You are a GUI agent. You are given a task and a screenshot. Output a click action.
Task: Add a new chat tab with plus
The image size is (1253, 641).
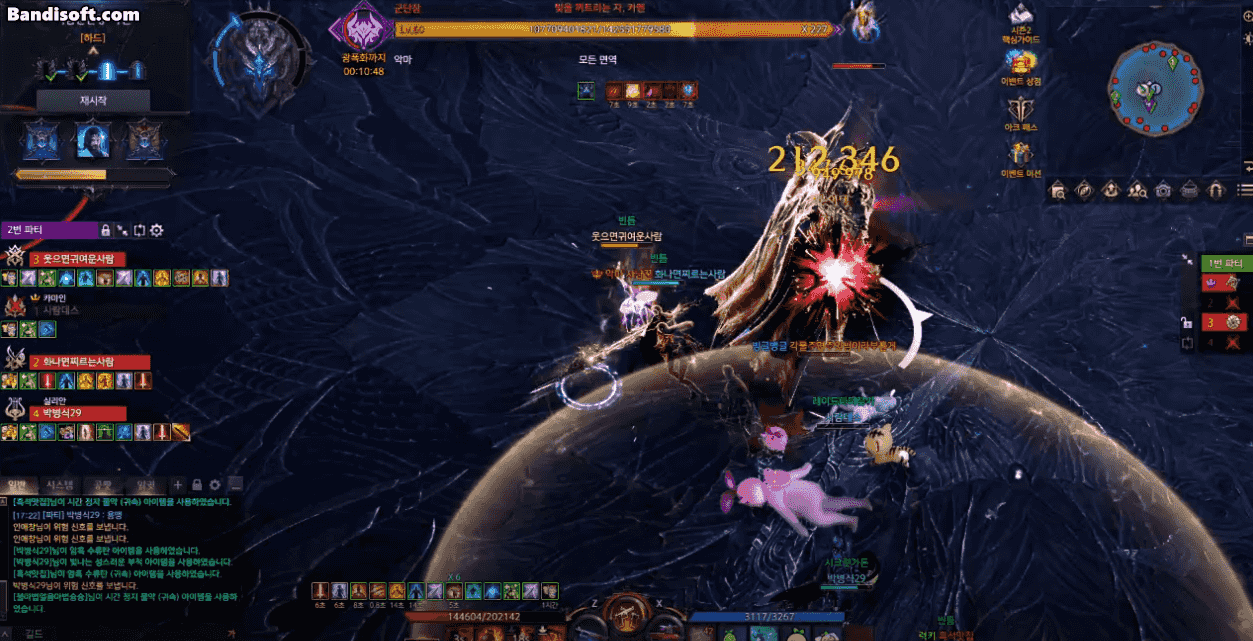[x=178, y=485]
